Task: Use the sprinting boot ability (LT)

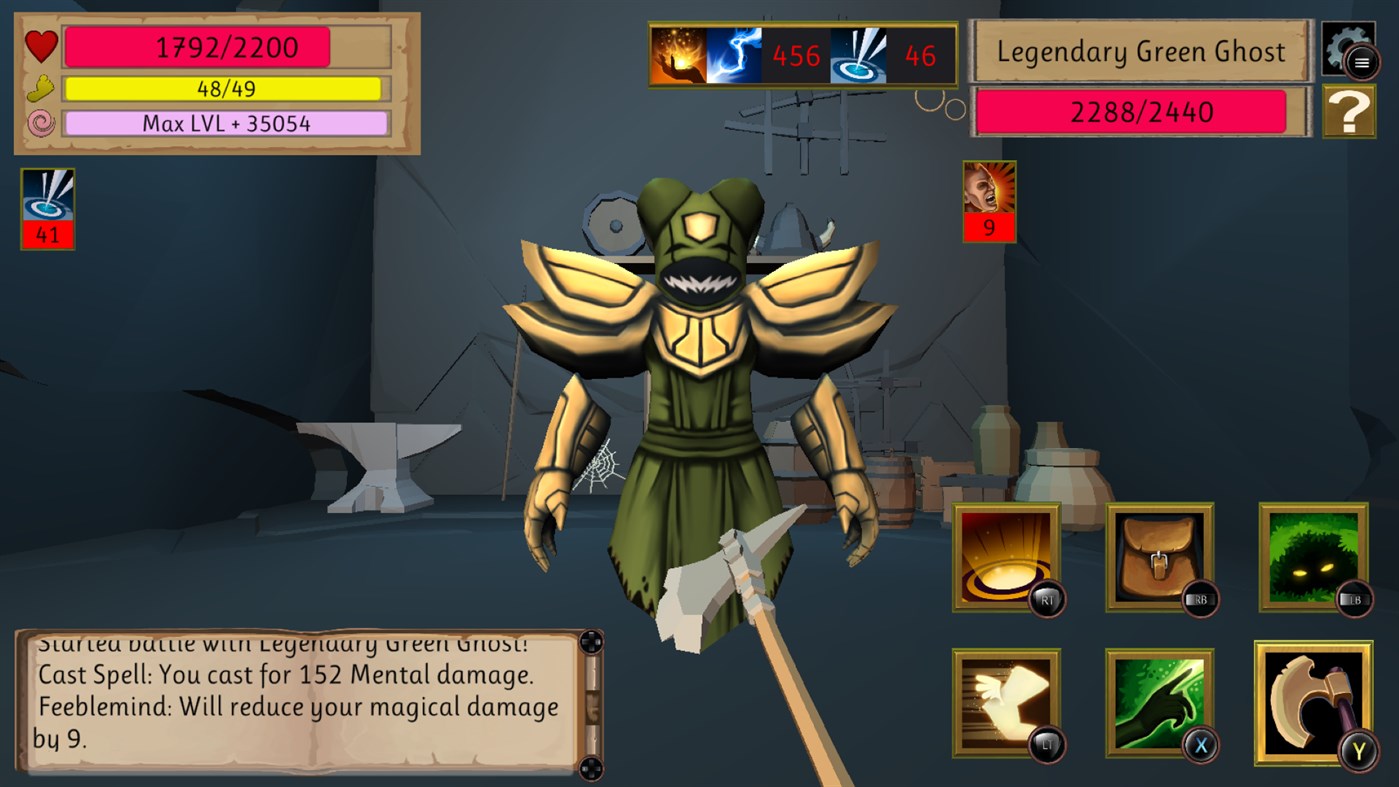Action: click(1007, 700)
